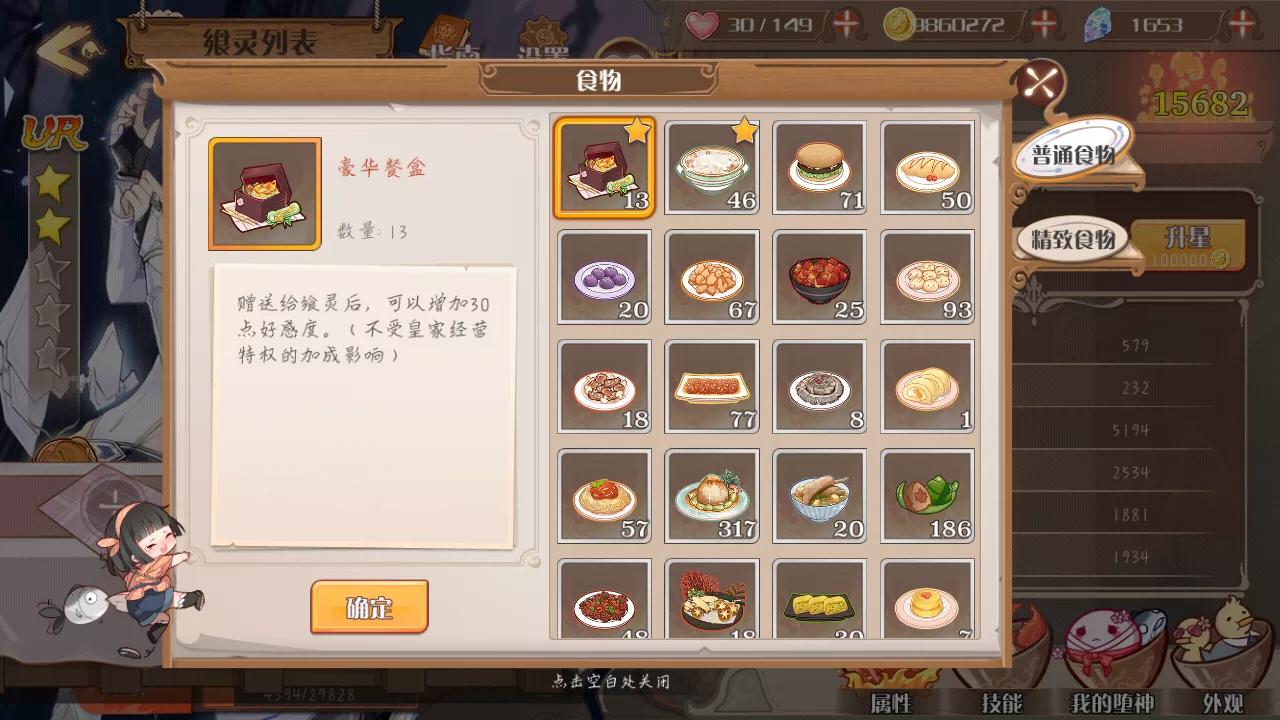Switch to 精致食物 fine food category

coord(1076,240)
